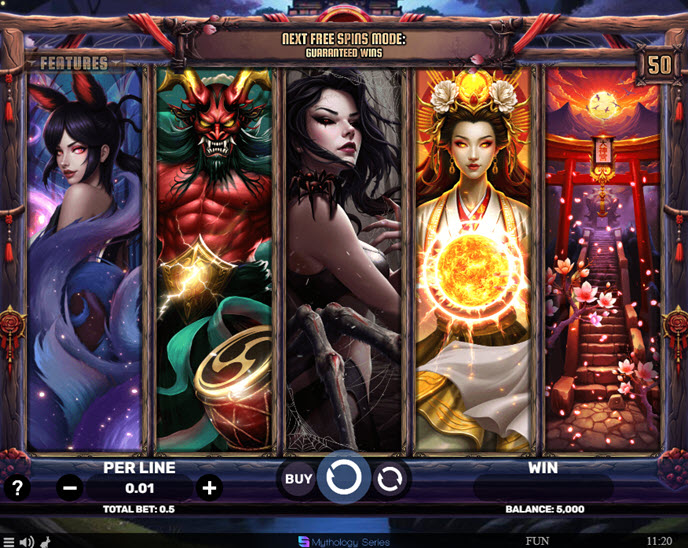The image size is (688, 548).
Task: Increase the per line bet
Action: [209, 488]
